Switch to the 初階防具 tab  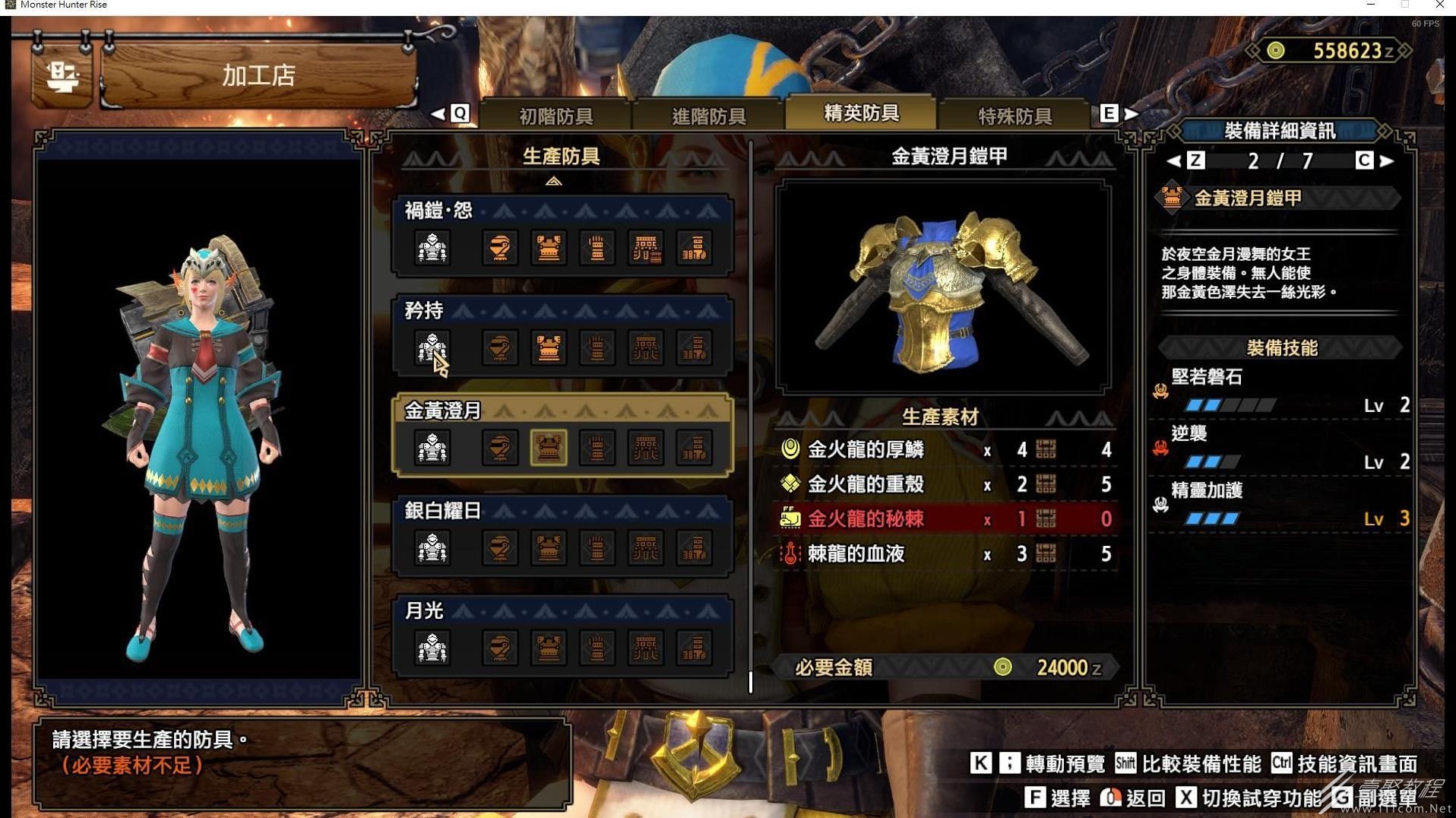(555, 116)
